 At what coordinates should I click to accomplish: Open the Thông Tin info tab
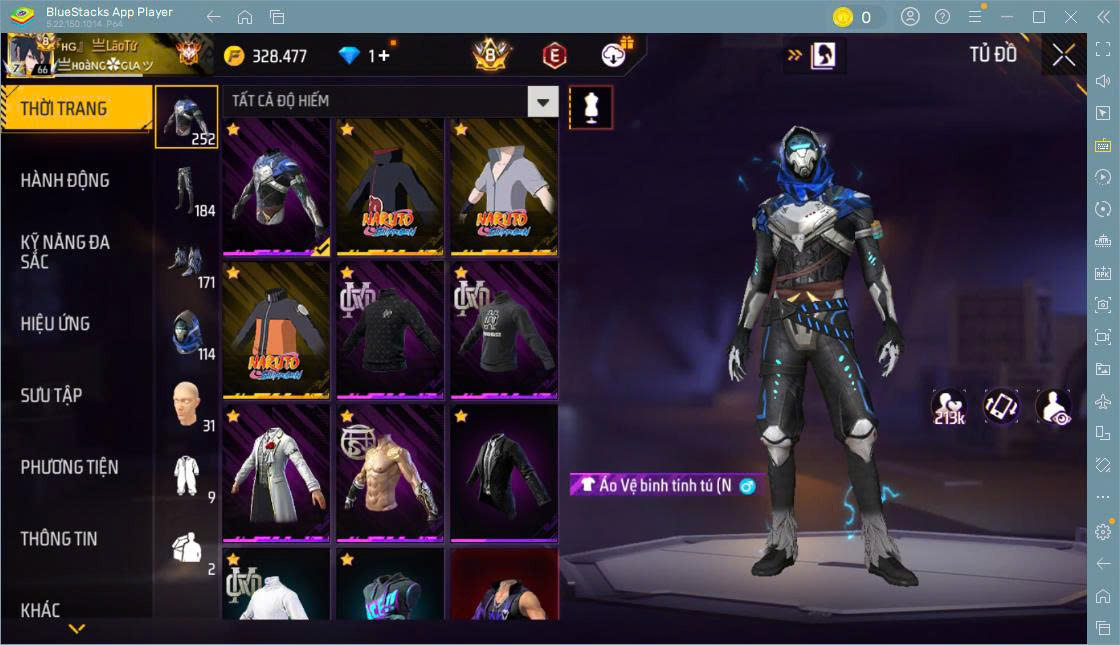point(59,539)
